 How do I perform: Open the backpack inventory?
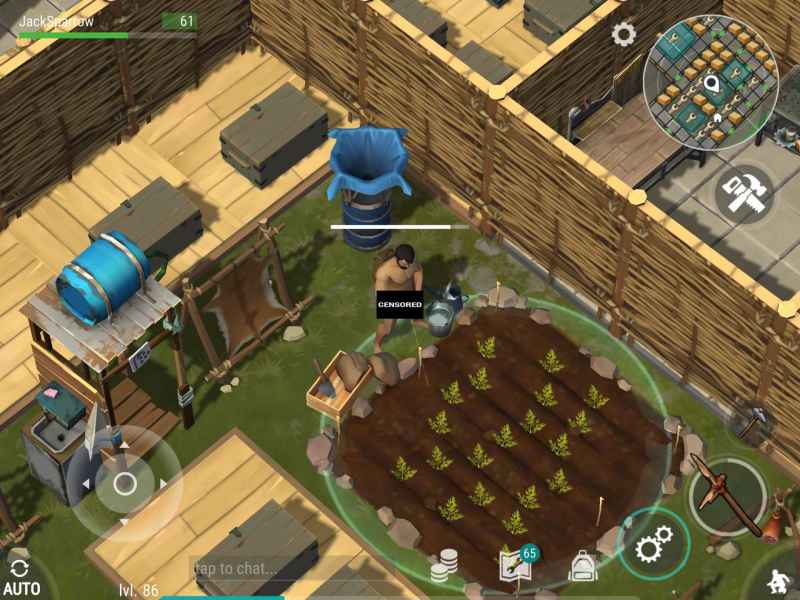pyautogui.click(x=582, y=568)
